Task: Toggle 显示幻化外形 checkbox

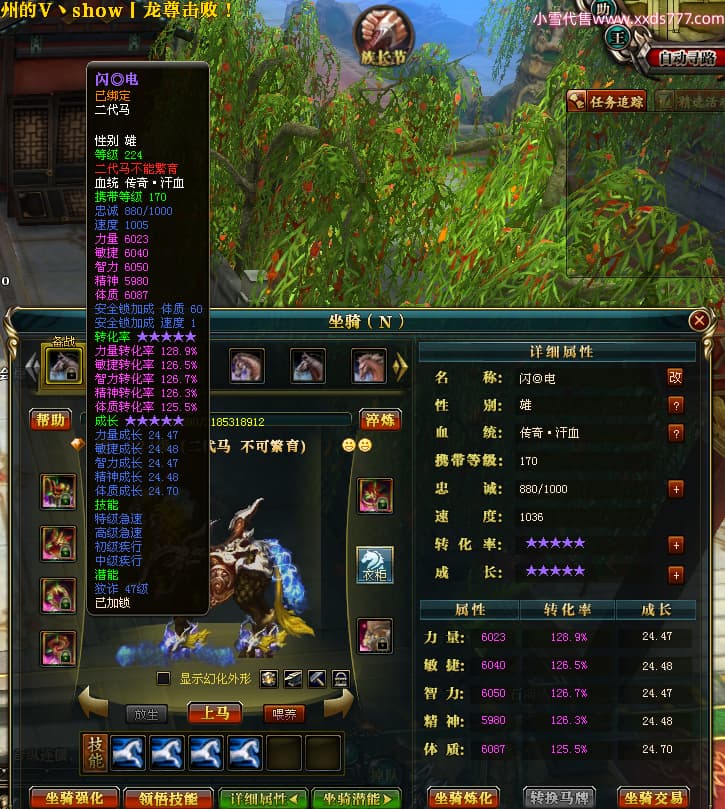Action: 164,679
